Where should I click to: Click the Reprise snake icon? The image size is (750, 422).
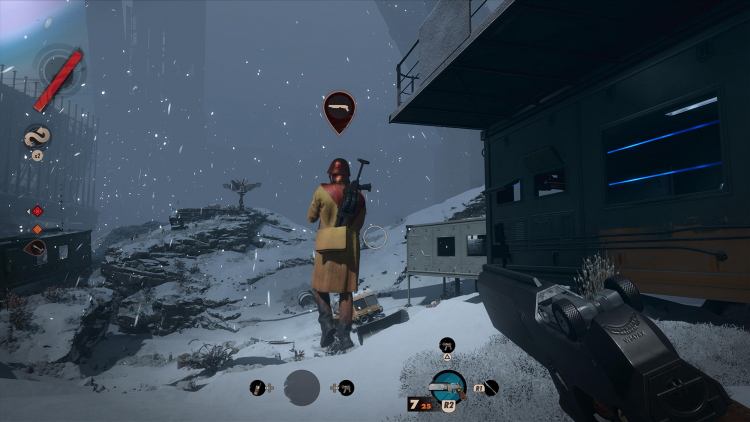click(x=37, y=137)
